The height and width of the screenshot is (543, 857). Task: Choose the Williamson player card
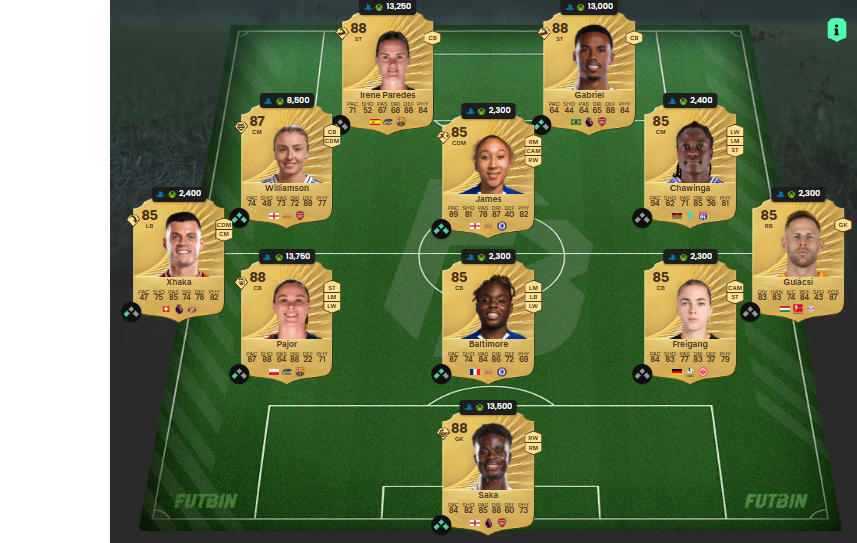coord(287,165)
